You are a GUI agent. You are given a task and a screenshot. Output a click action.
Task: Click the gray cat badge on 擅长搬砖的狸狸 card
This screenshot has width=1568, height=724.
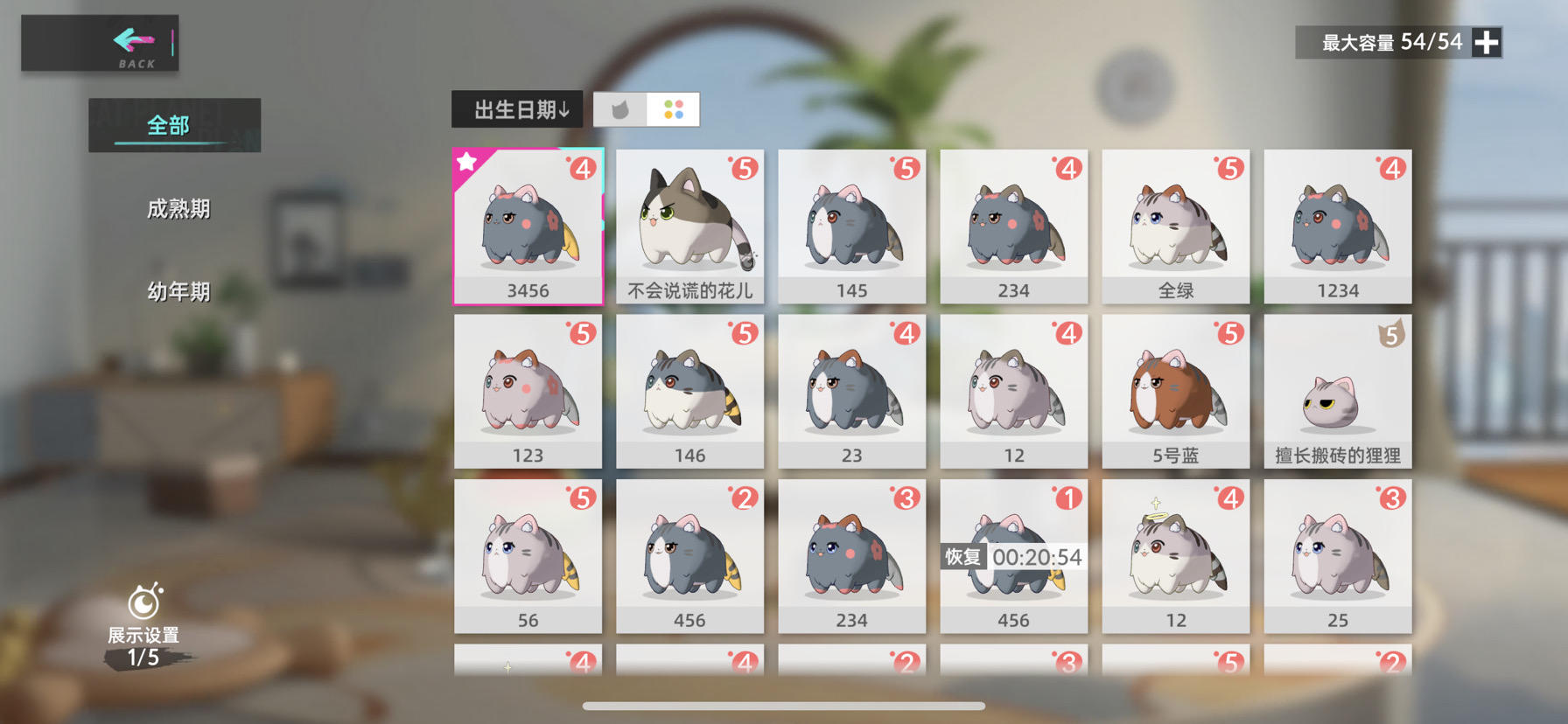1389,335
